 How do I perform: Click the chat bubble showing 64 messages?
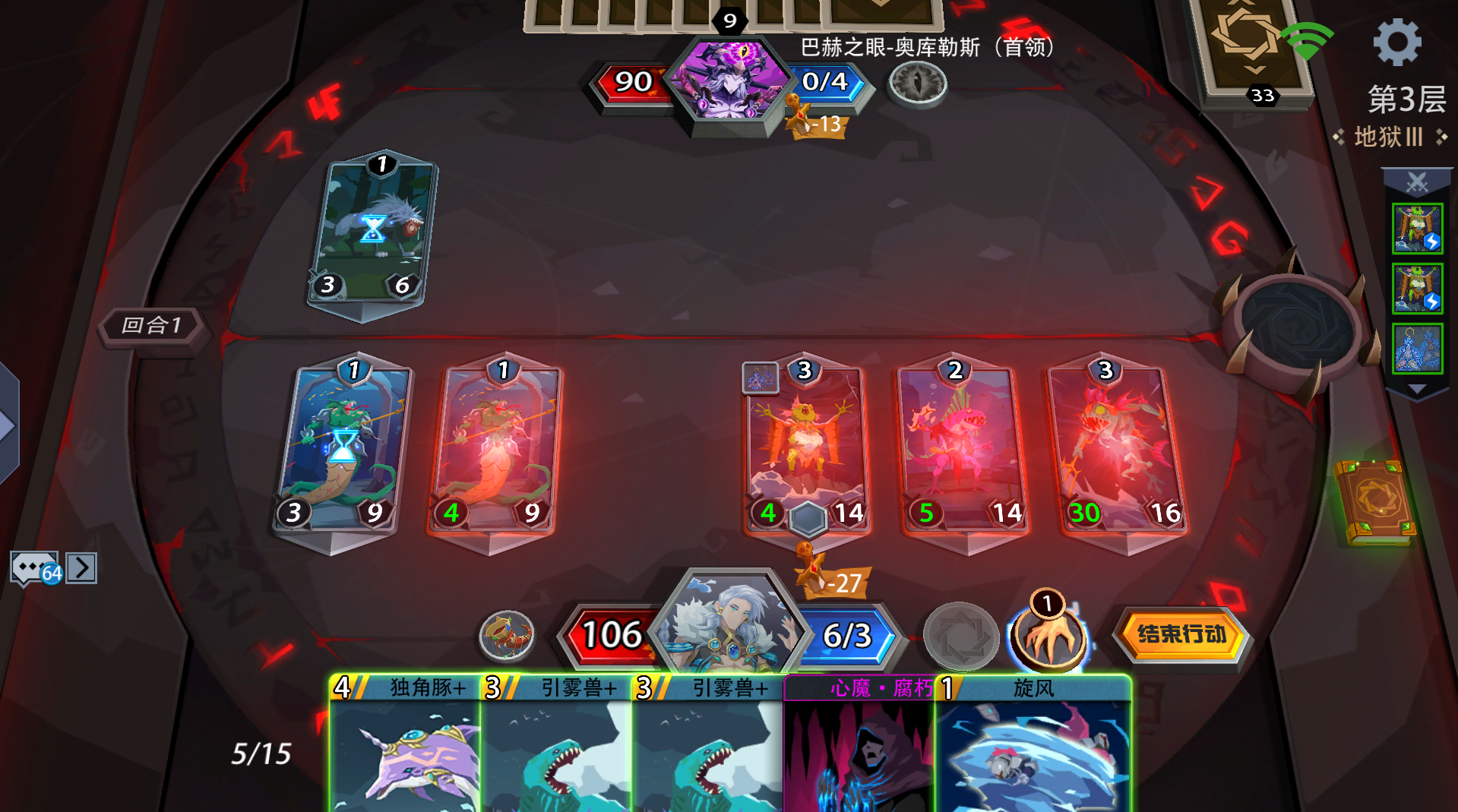pyautogui.click(x=34, y=567)
